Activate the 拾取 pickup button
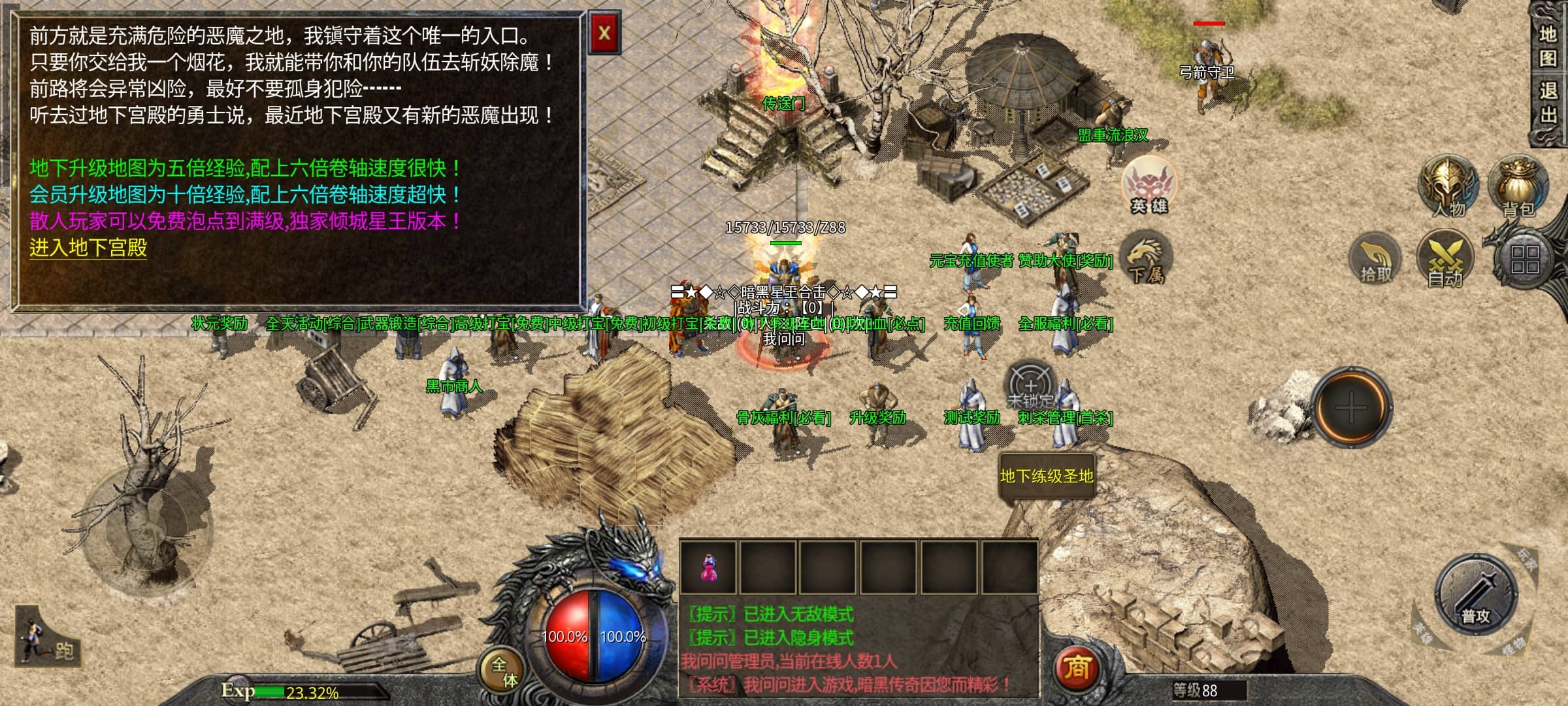Image resolution: width=1568 pixels, height=706 pixels. point(1376,260)
